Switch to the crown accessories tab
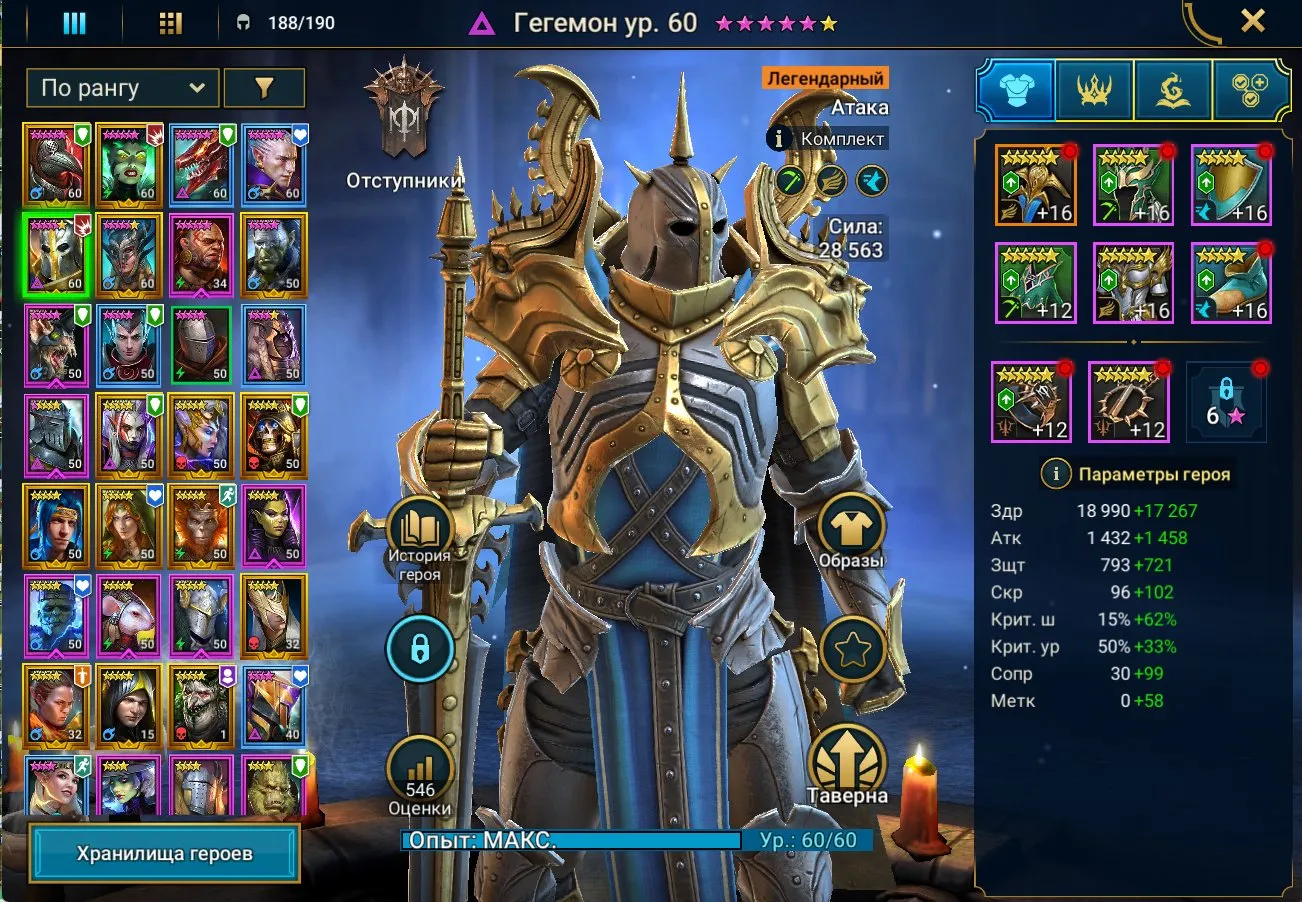 click(1094, 88)
